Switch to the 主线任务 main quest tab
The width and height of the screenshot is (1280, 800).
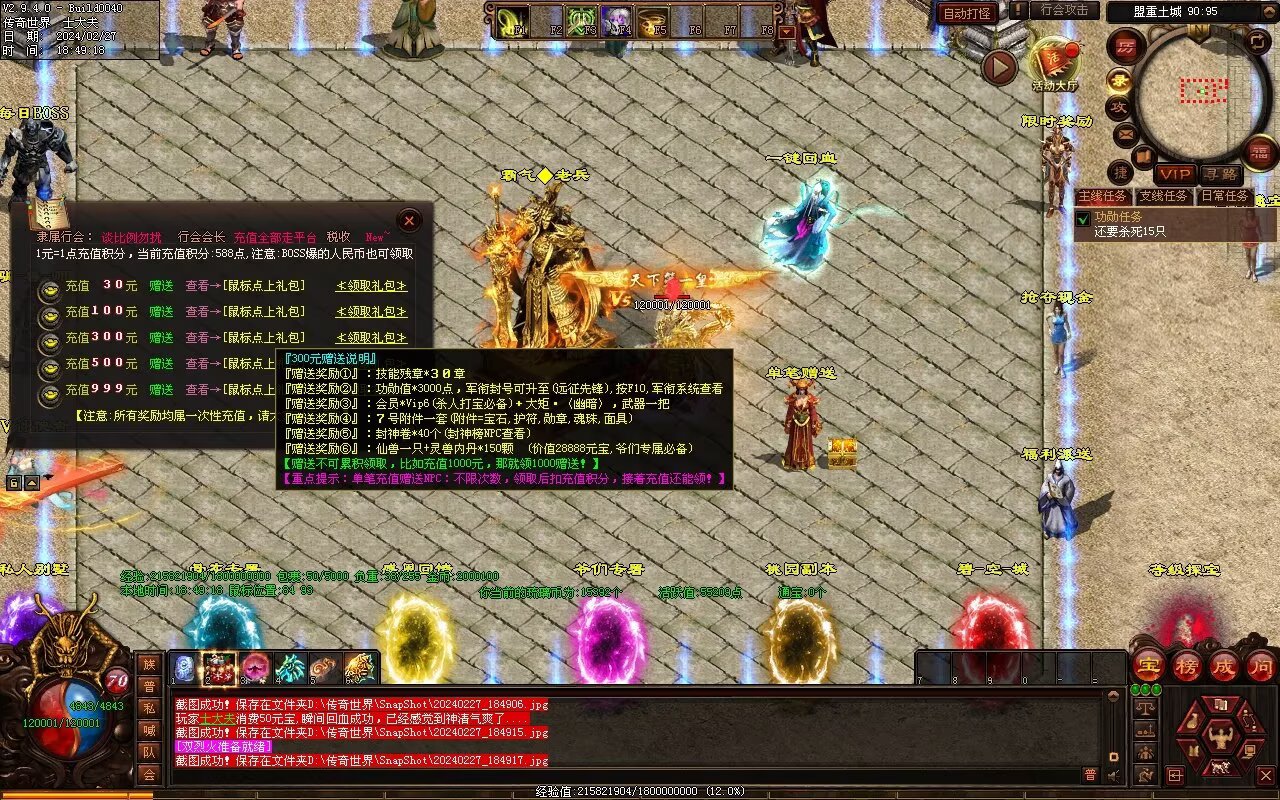tap(1103, 197)
